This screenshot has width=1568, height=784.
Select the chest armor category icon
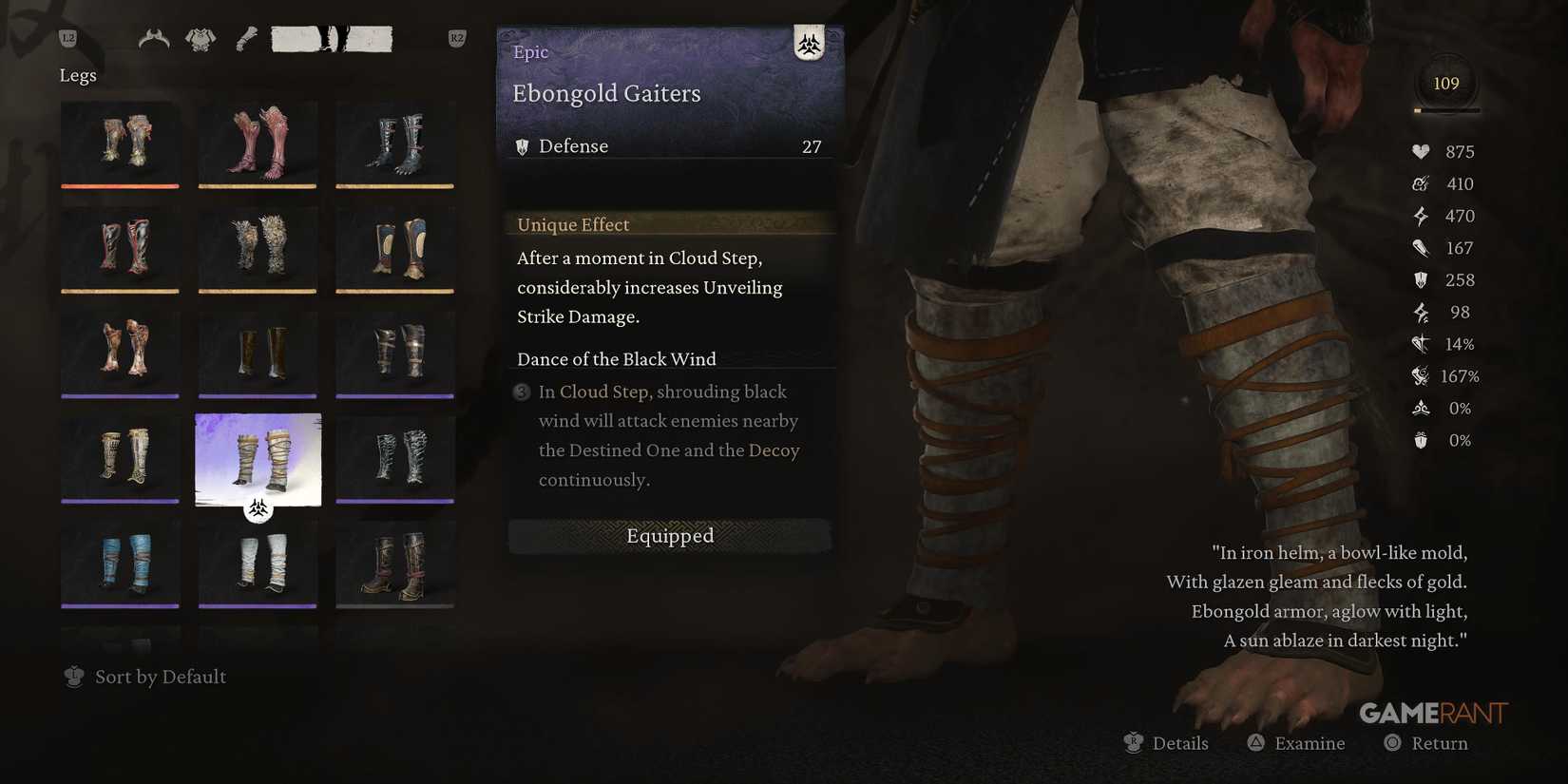(200, 37)
